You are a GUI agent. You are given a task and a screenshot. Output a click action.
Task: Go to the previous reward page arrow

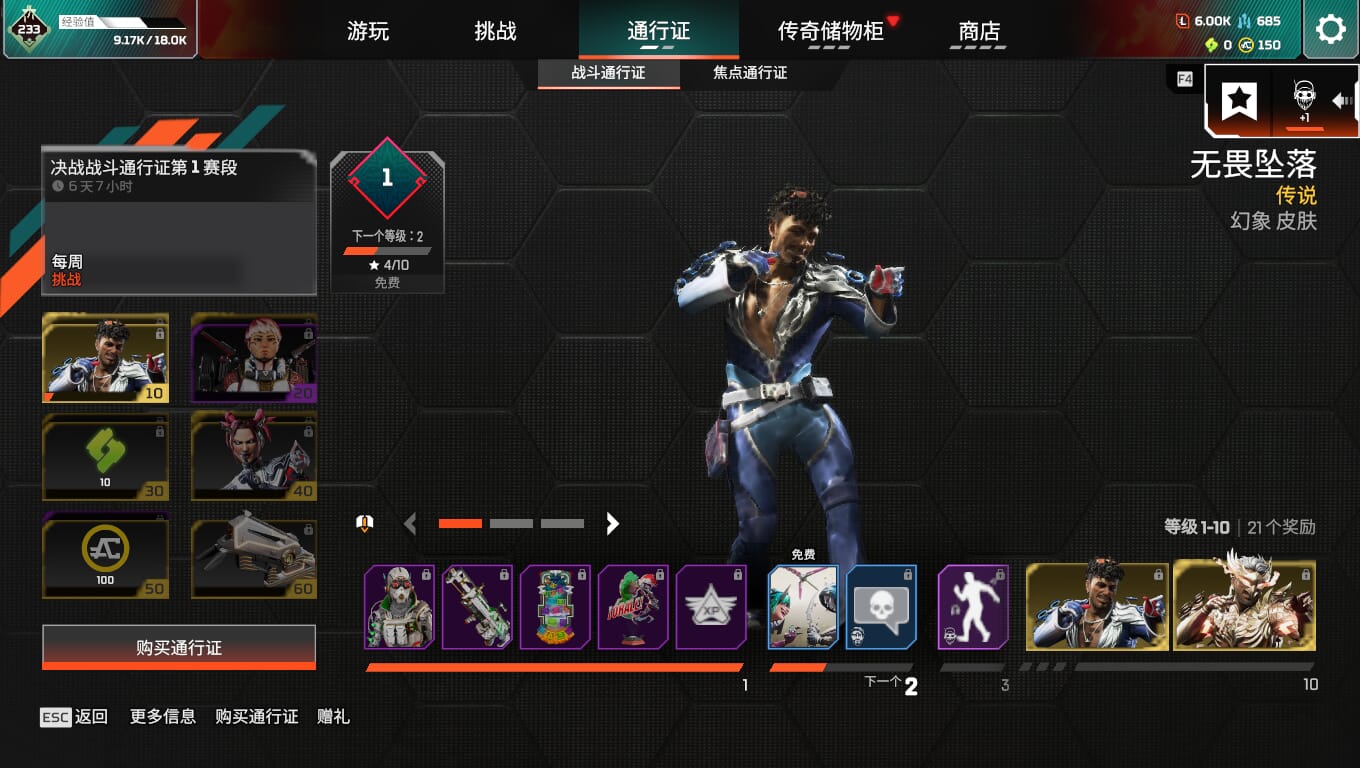pyautogui.click(x=410, y=523)
